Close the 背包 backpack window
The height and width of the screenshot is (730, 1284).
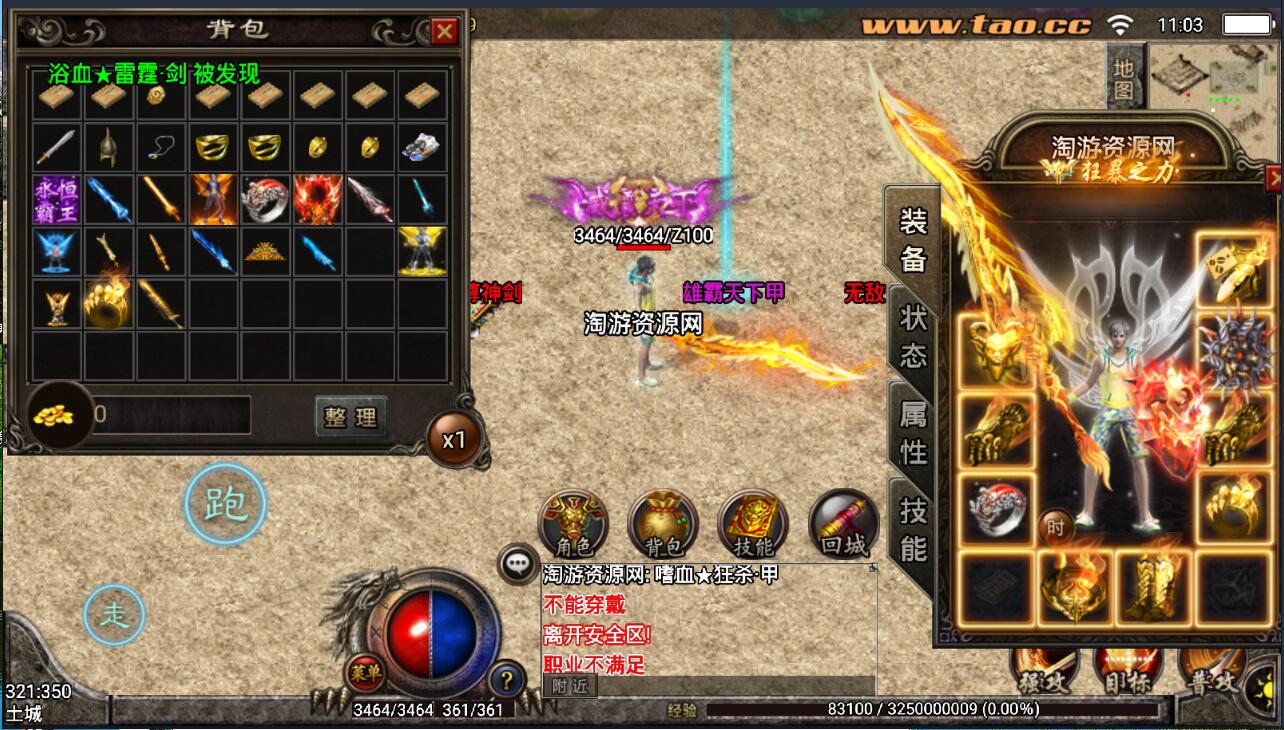pyautogui.click(x=444, y=31)
